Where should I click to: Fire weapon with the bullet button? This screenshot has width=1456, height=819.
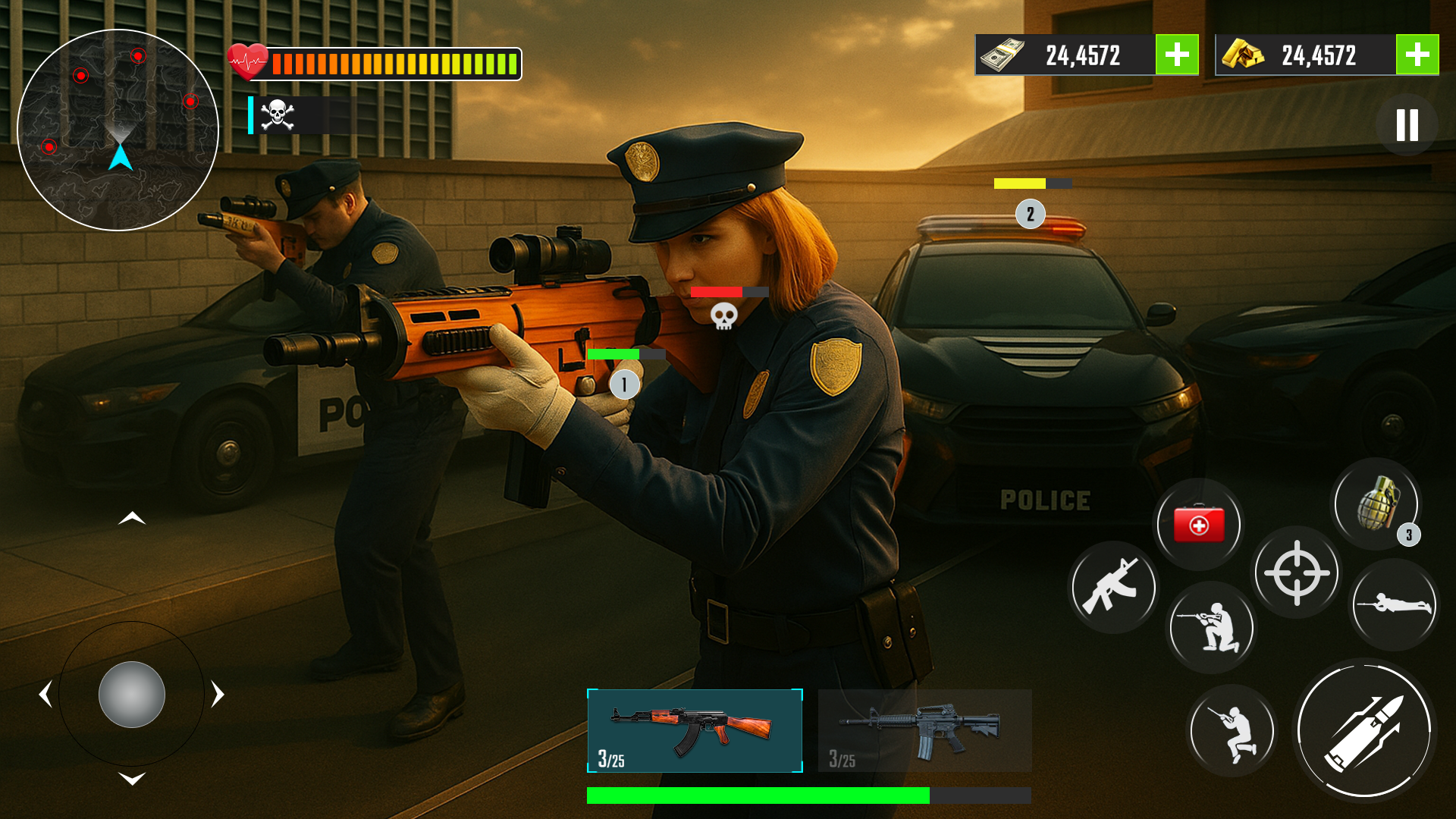pyautogui.click(x=1364, y=730)
